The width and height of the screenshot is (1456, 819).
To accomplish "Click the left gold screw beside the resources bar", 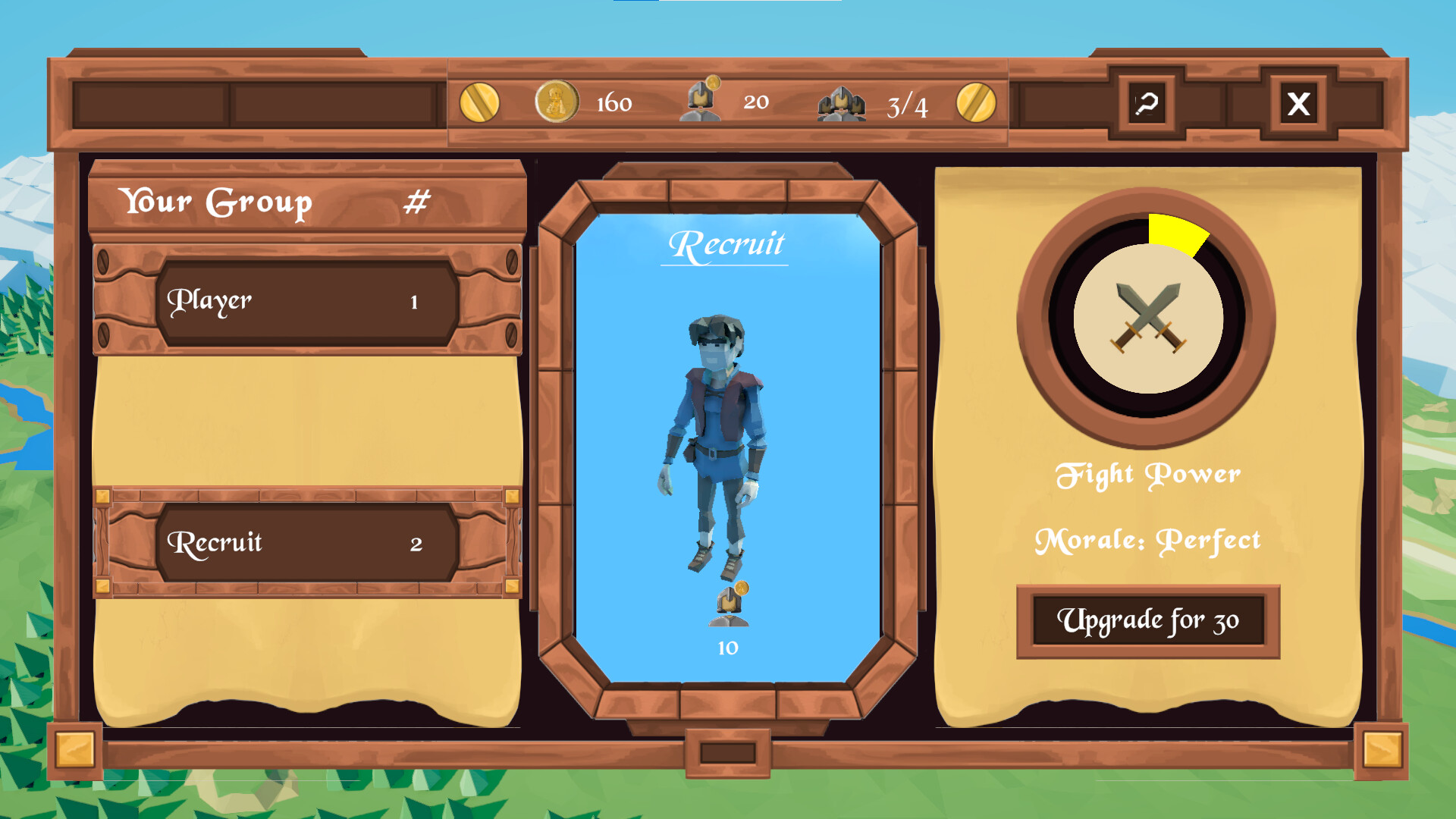I will tap(481, 102).
